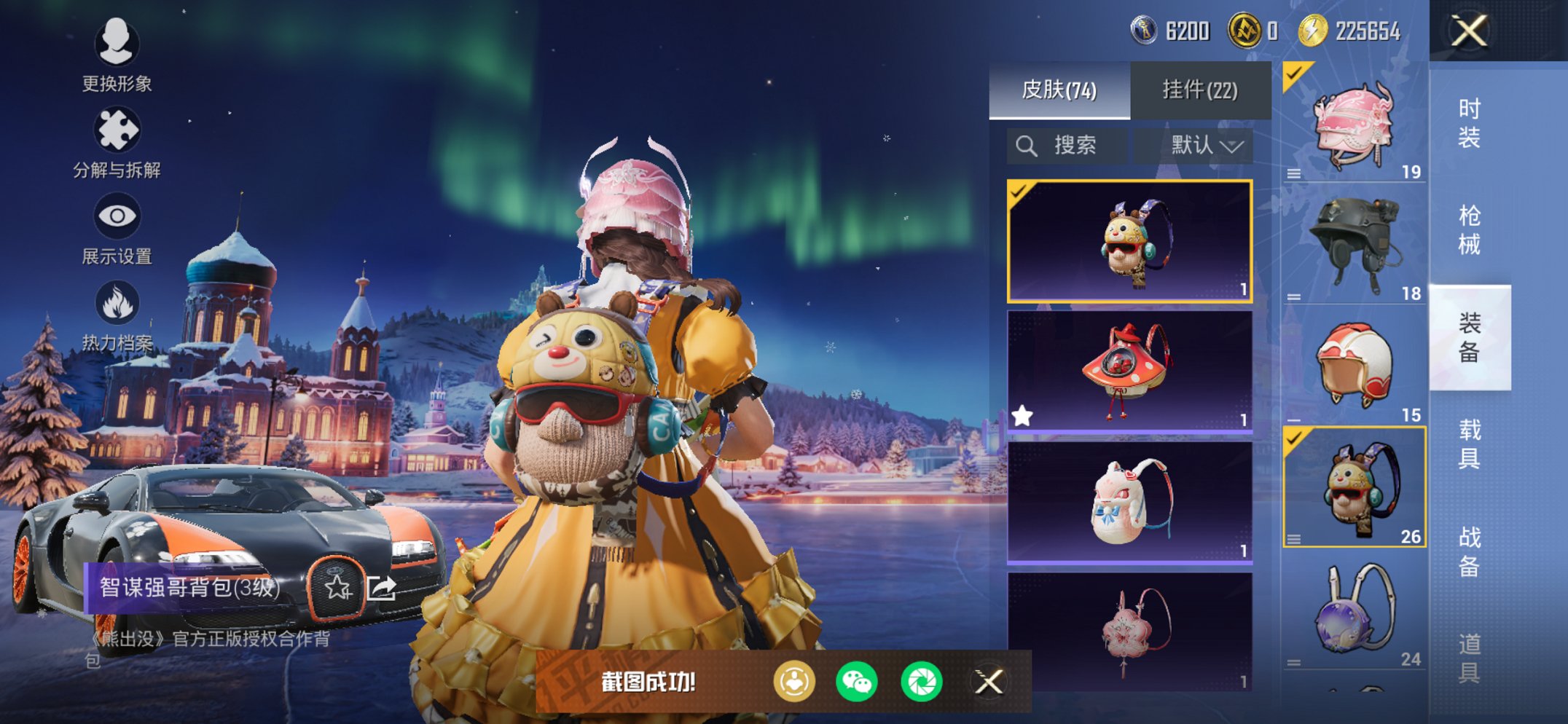Open the 时装 fashion category

[1469, 122]
